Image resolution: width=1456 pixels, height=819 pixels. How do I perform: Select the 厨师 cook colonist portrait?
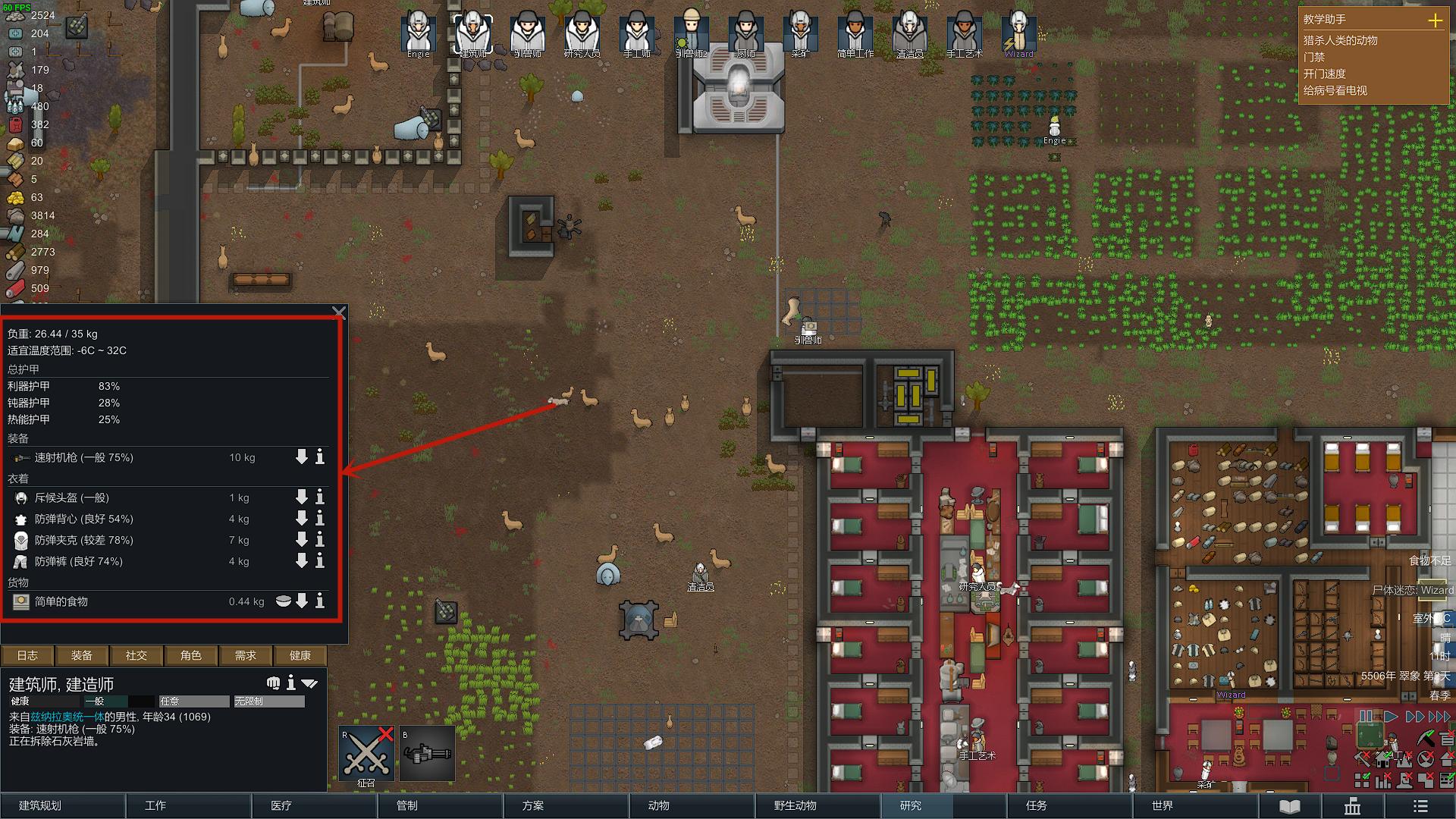click(745, 34)
